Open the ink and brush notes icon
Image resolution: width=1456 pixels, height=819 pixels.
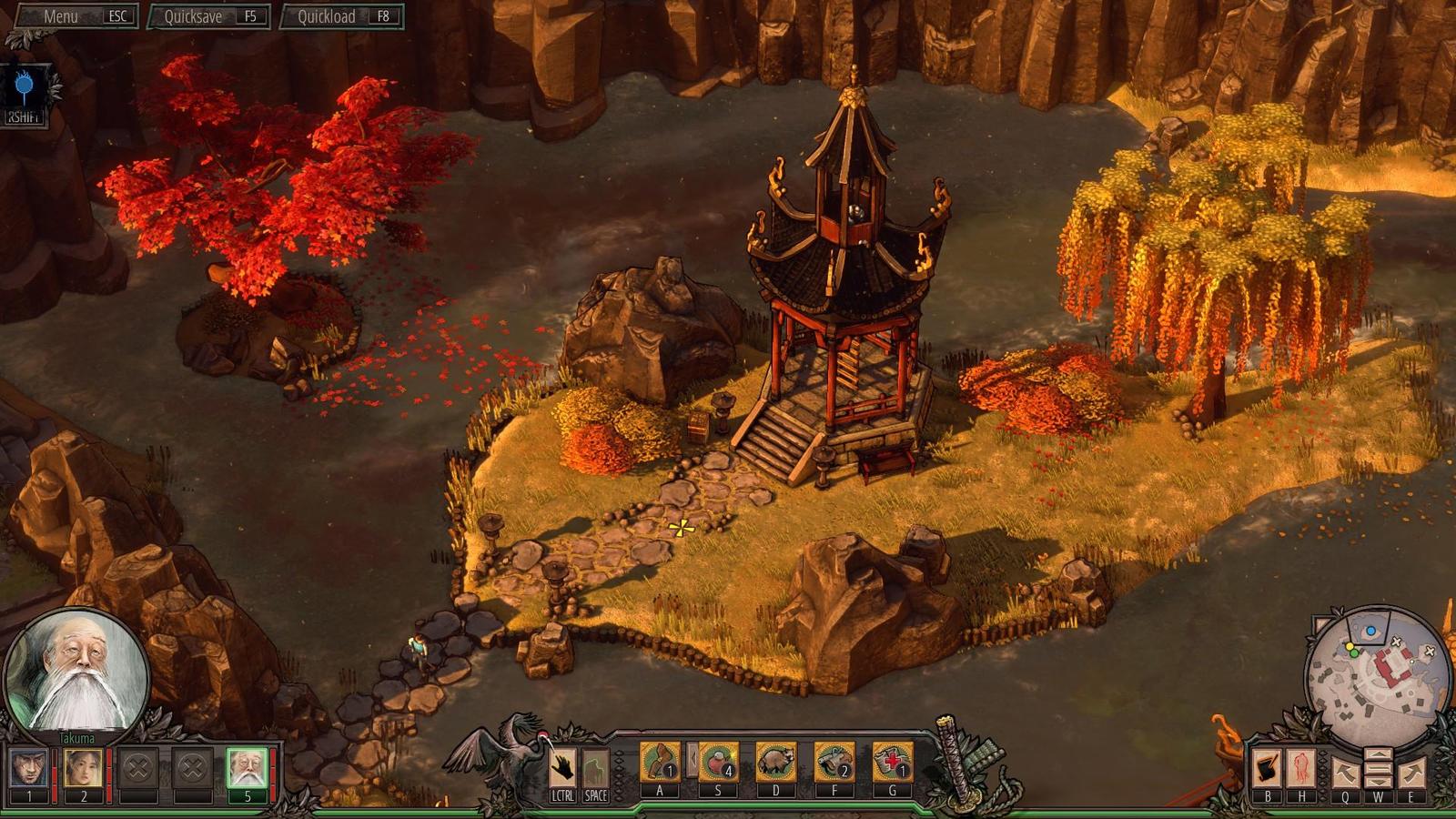[1268, 769]
